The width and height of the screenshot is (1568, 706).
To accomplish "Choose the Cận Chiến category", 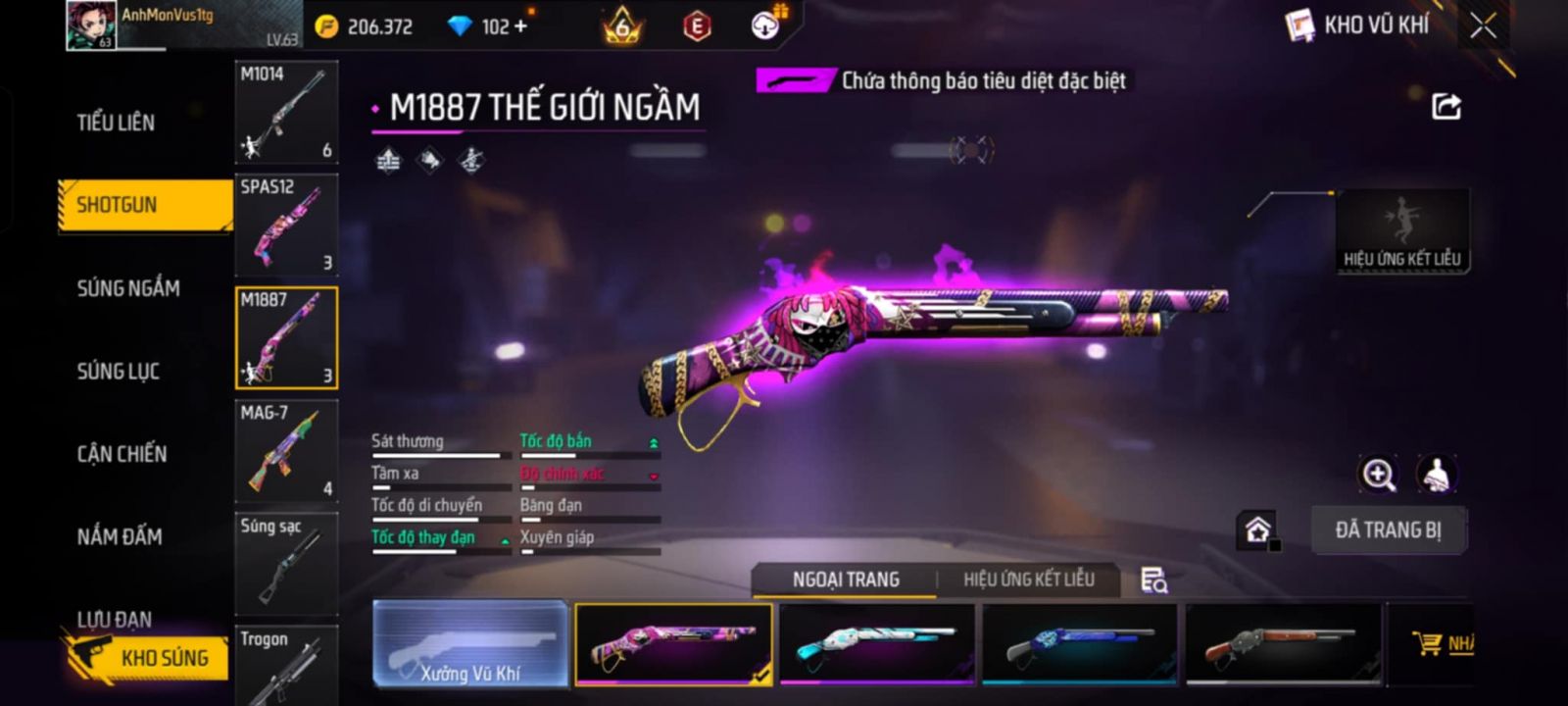I will 122,454.
